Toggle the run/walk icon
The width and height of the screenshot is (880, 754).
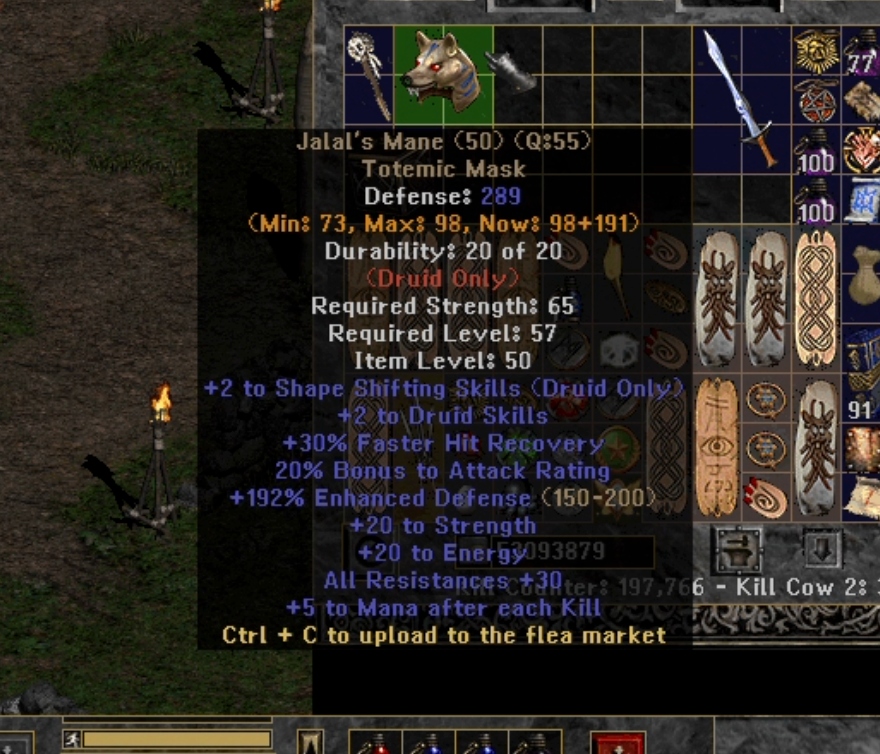click(x=73, y=740)
